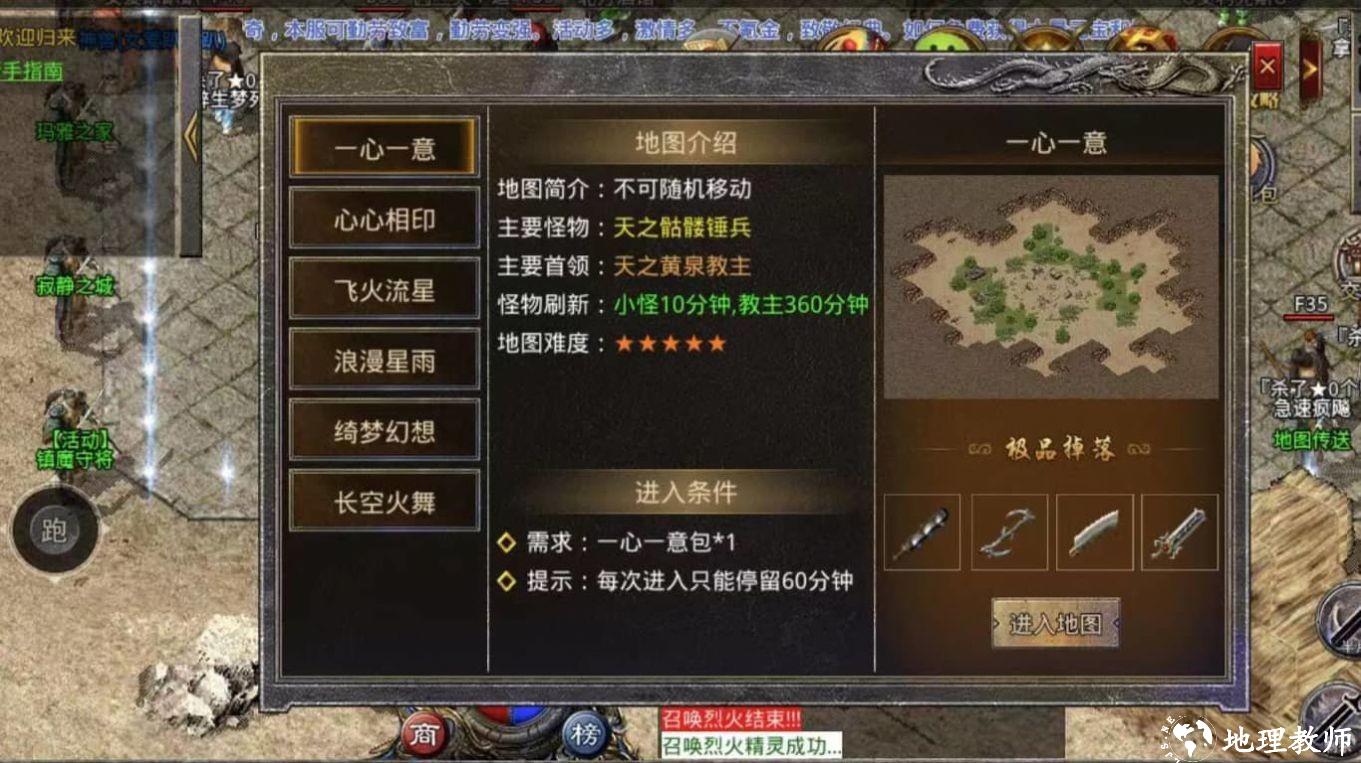This screenshot has width=1361, height=763.
Task: Switch to the 心心相印 map tab
Action: click(x=384, y=217)
